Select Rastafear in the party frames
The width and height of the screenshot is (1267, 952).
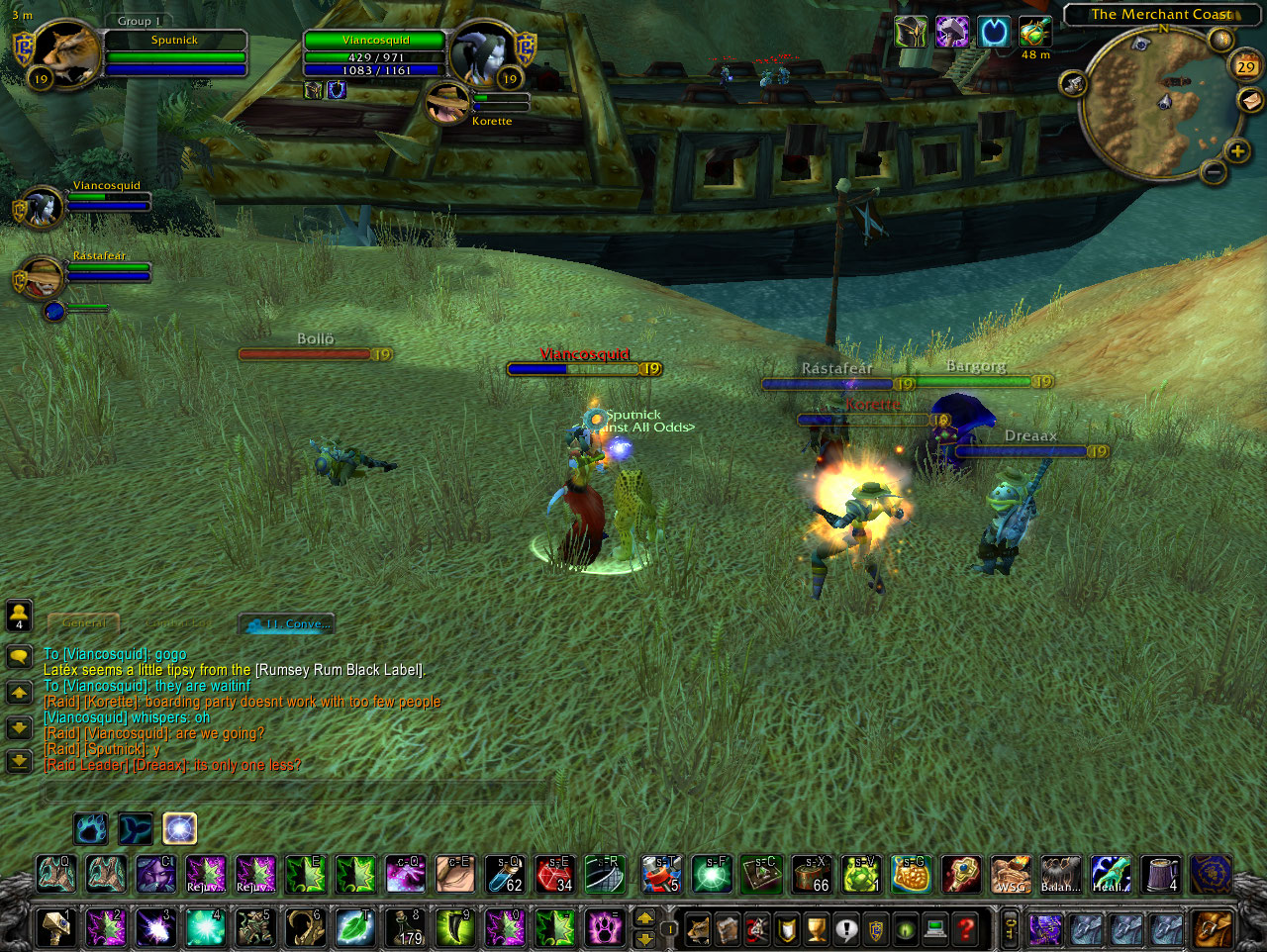pyautogui.click(x=42, y=276)
